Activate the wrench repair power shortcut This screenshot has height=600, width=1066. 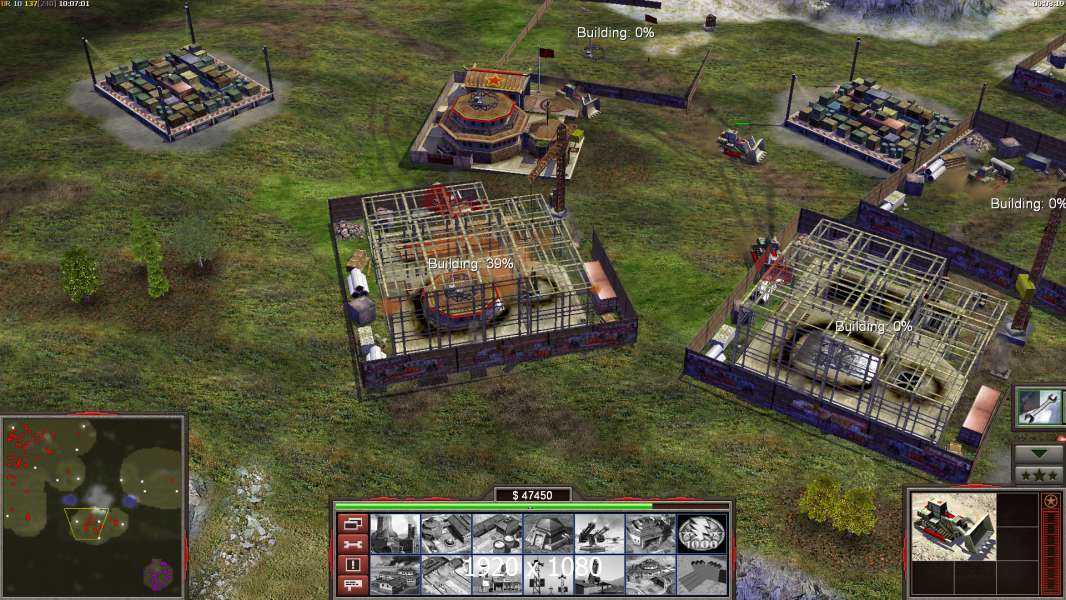[x=1039, y=407]
